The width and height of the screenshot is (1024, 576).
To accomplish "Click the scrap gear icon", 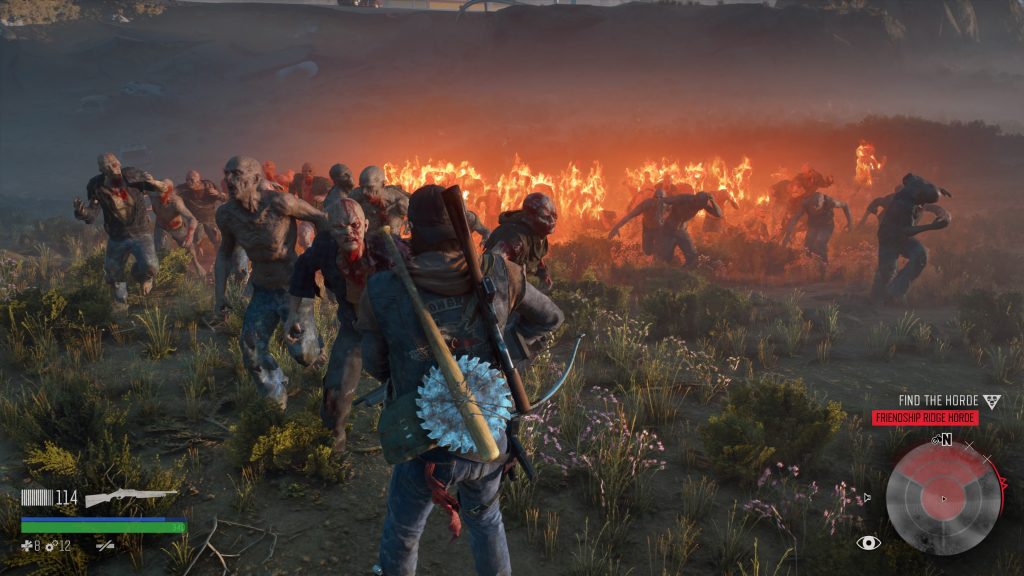I will (50, 546).
